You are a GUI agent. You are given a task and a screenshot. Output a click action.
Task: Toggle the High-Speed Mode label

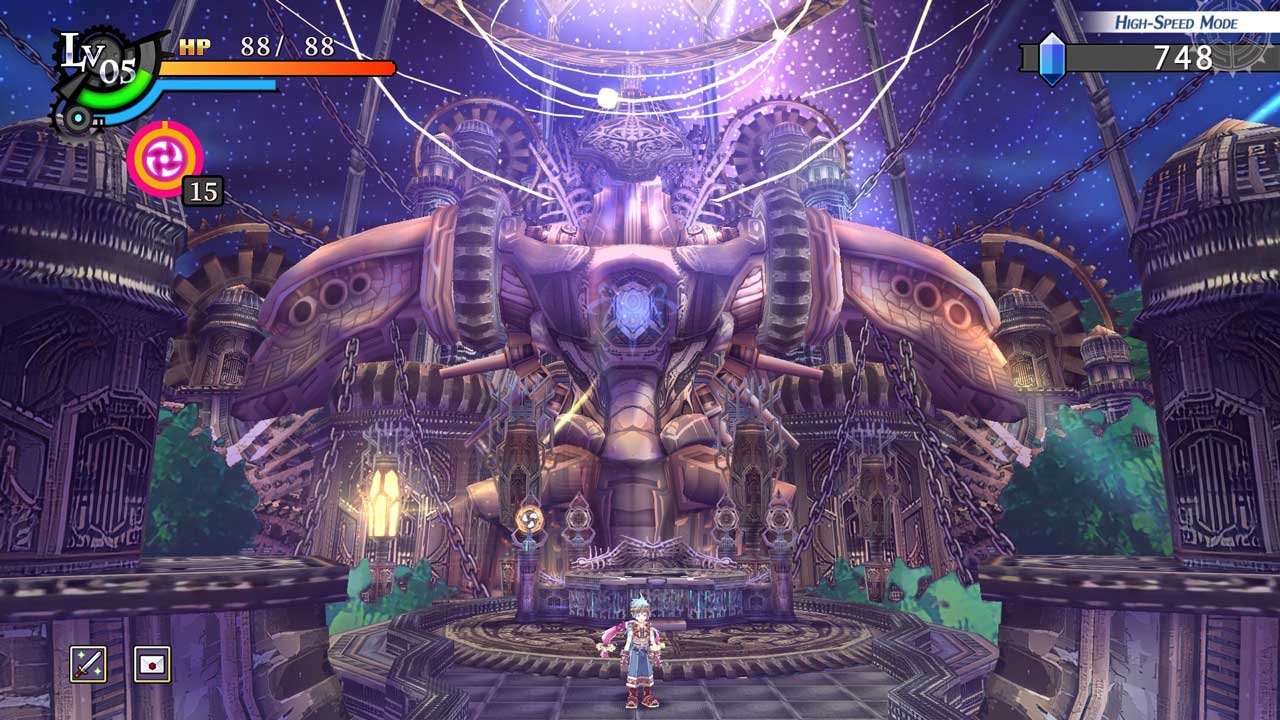(1162, 22)
